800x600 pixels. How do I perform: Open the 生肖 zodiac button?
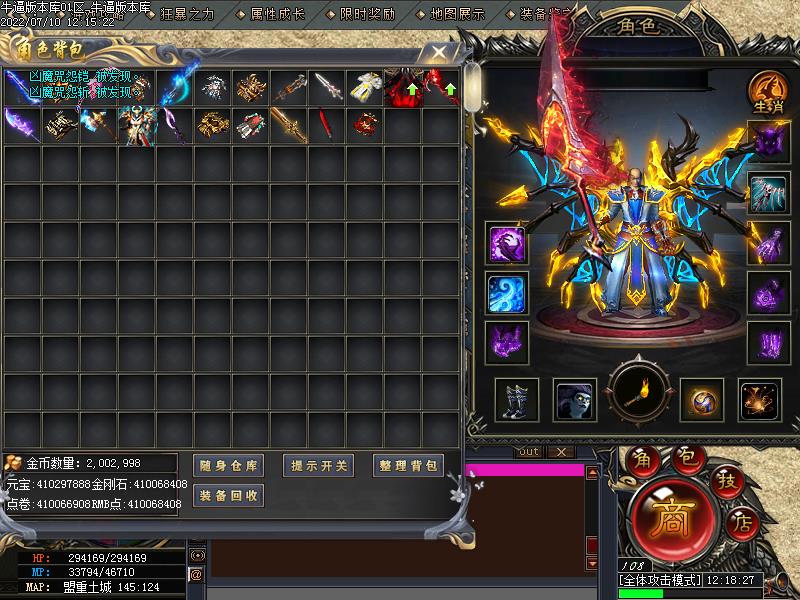[x=765, y=91]
